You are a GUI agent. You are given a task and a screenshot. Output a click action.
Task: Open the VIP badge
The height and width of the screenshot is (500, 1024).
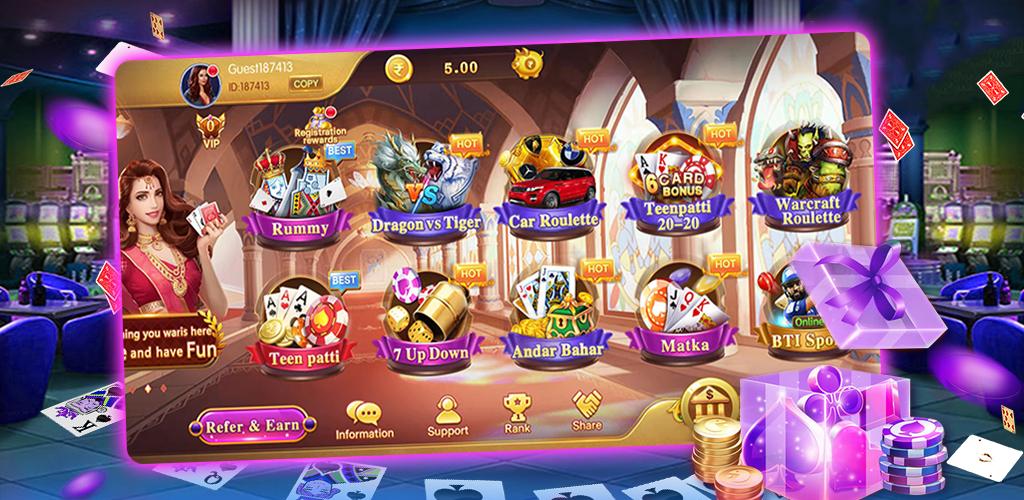tap(210, 127)
